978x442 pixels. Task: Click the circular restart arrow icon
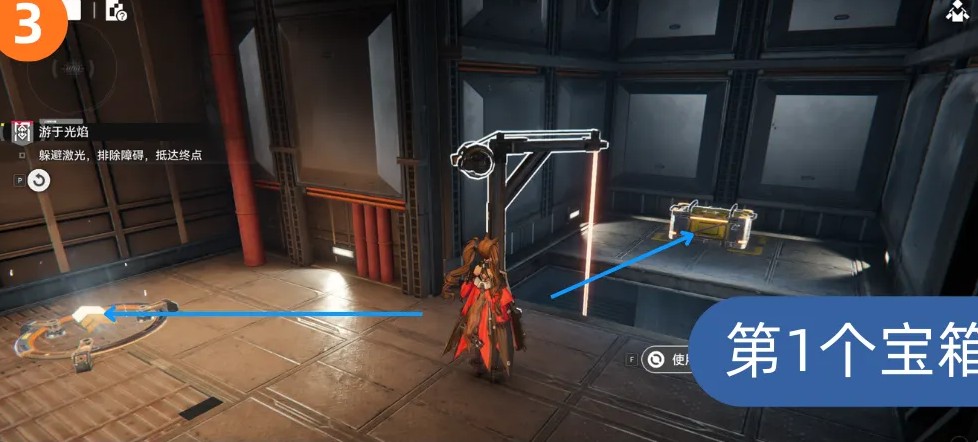[x=38, y=180]
